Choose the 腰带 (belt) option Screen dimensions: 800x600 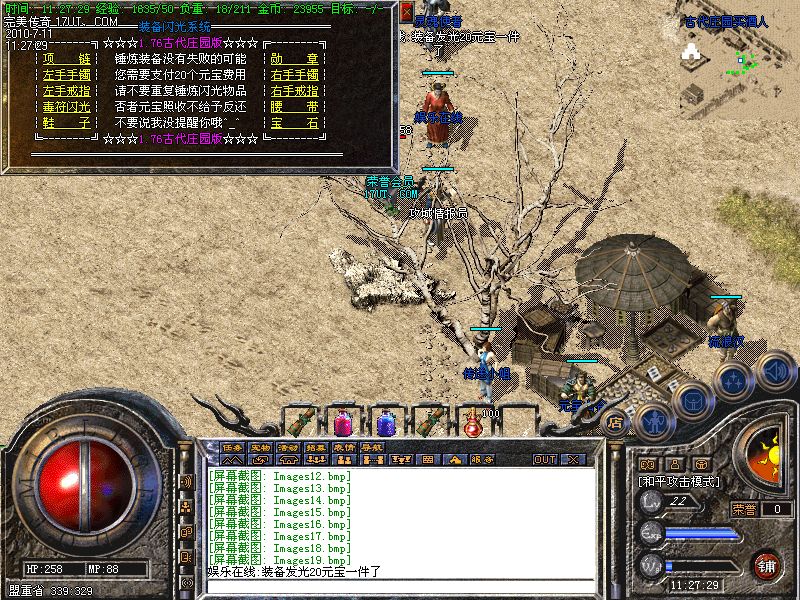[294, 105]
